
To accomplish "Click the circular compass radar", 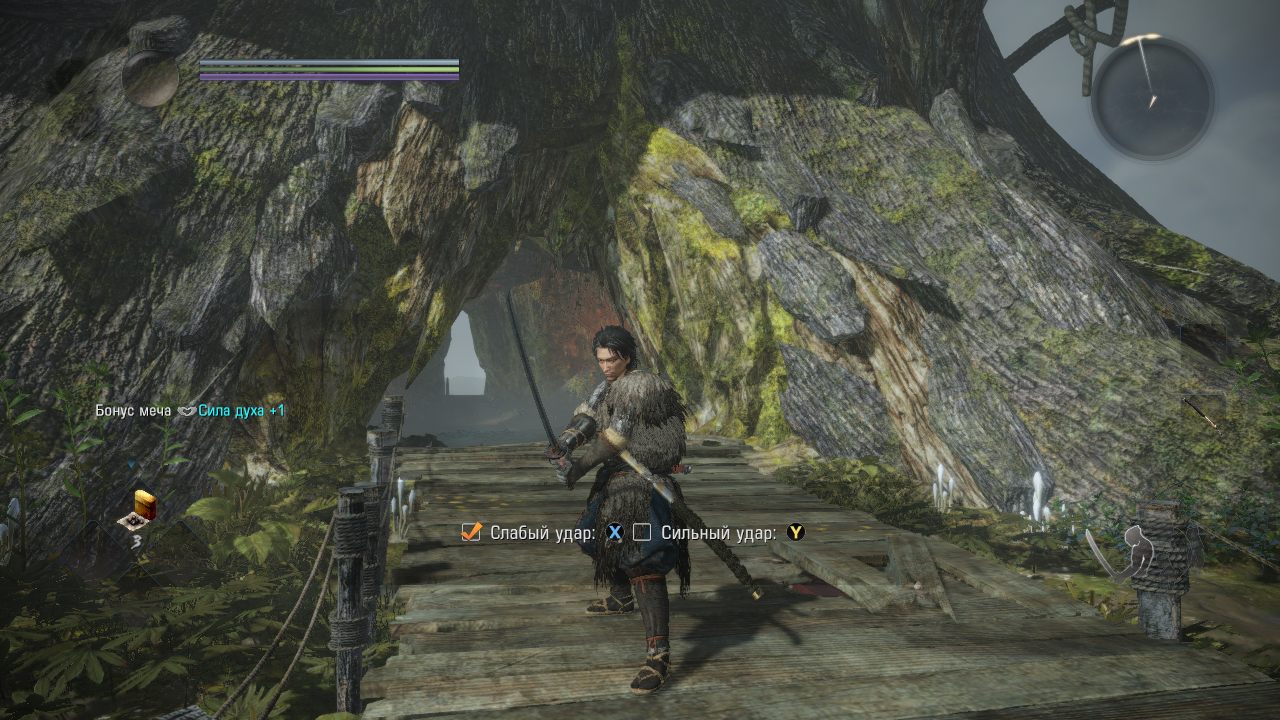I will (x=1152, y=97).
